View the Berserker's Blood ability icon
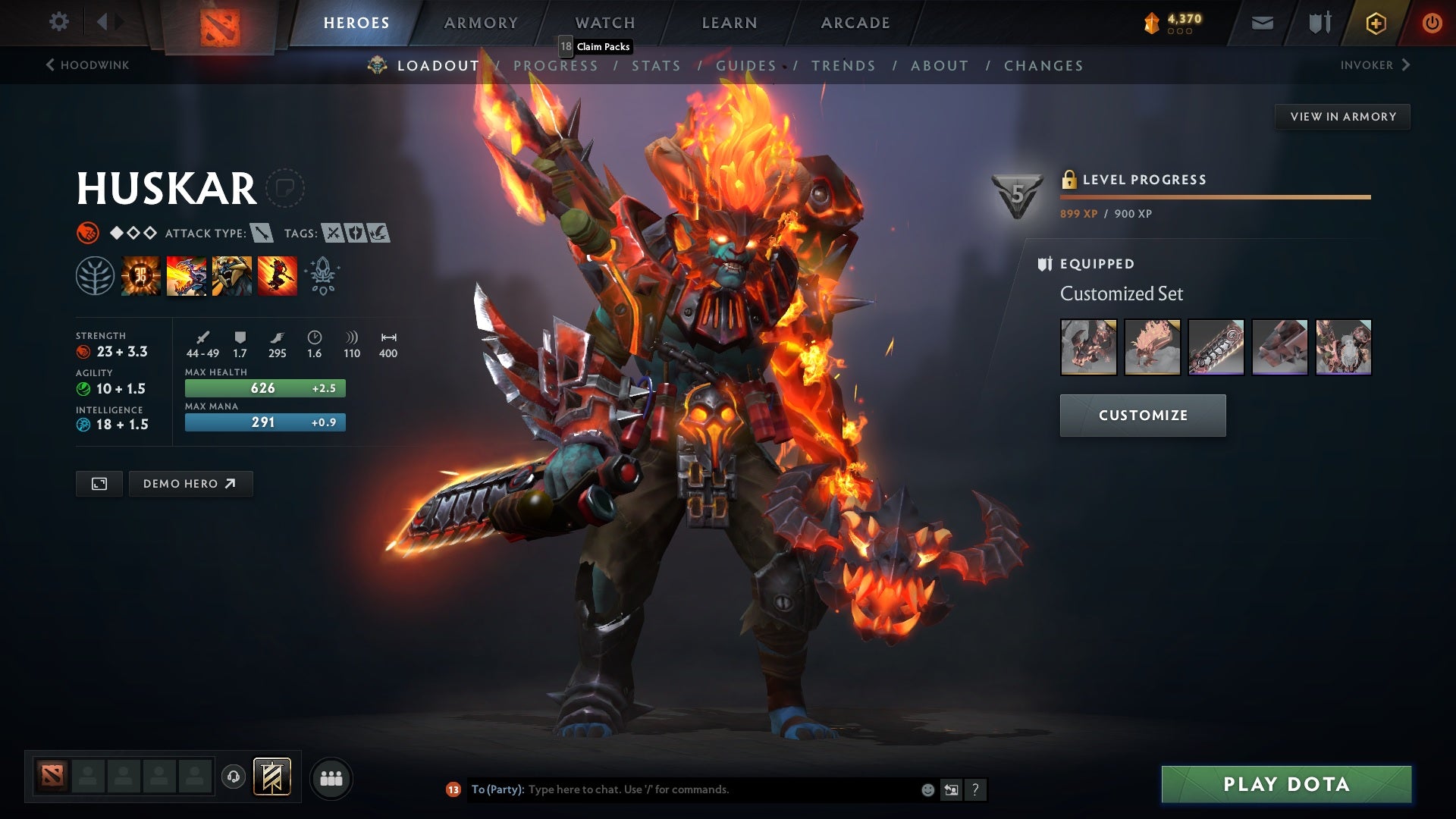The height and width of the screenshot is (819, 1456). click(x=232, y=275)
